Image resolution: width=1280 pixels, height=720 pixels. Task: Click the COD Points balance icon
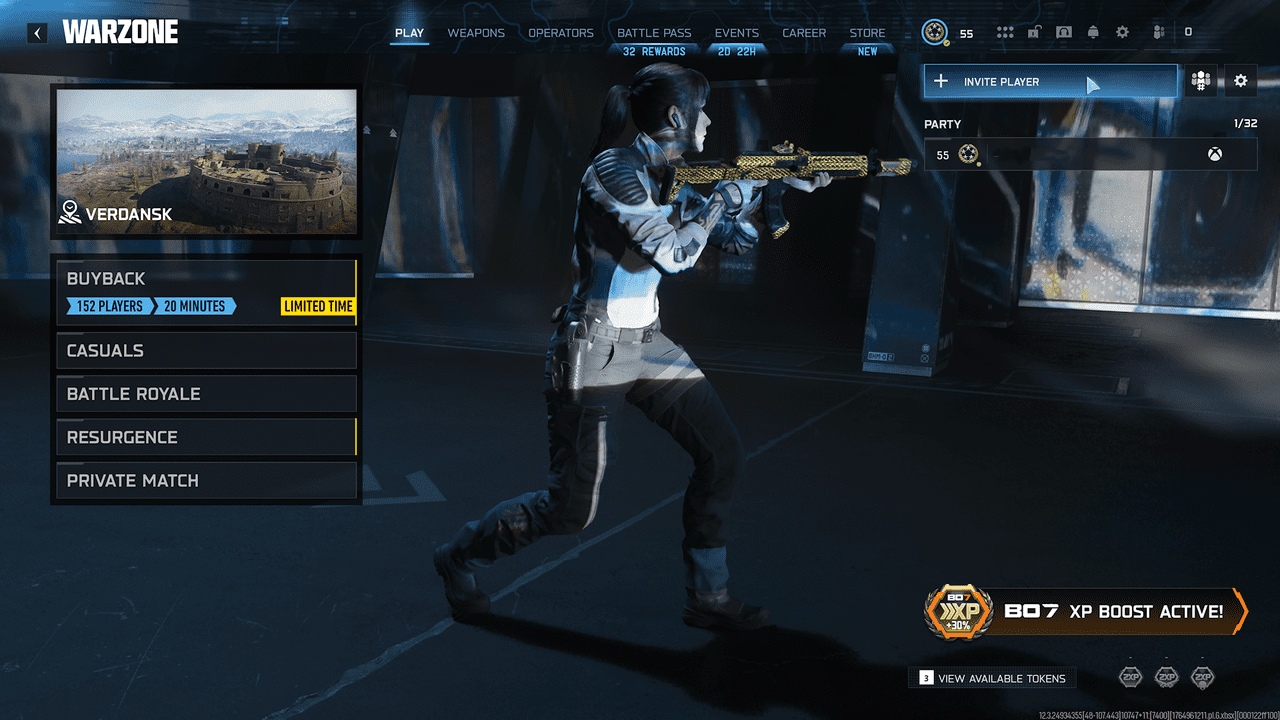click(x=934, y=31)
